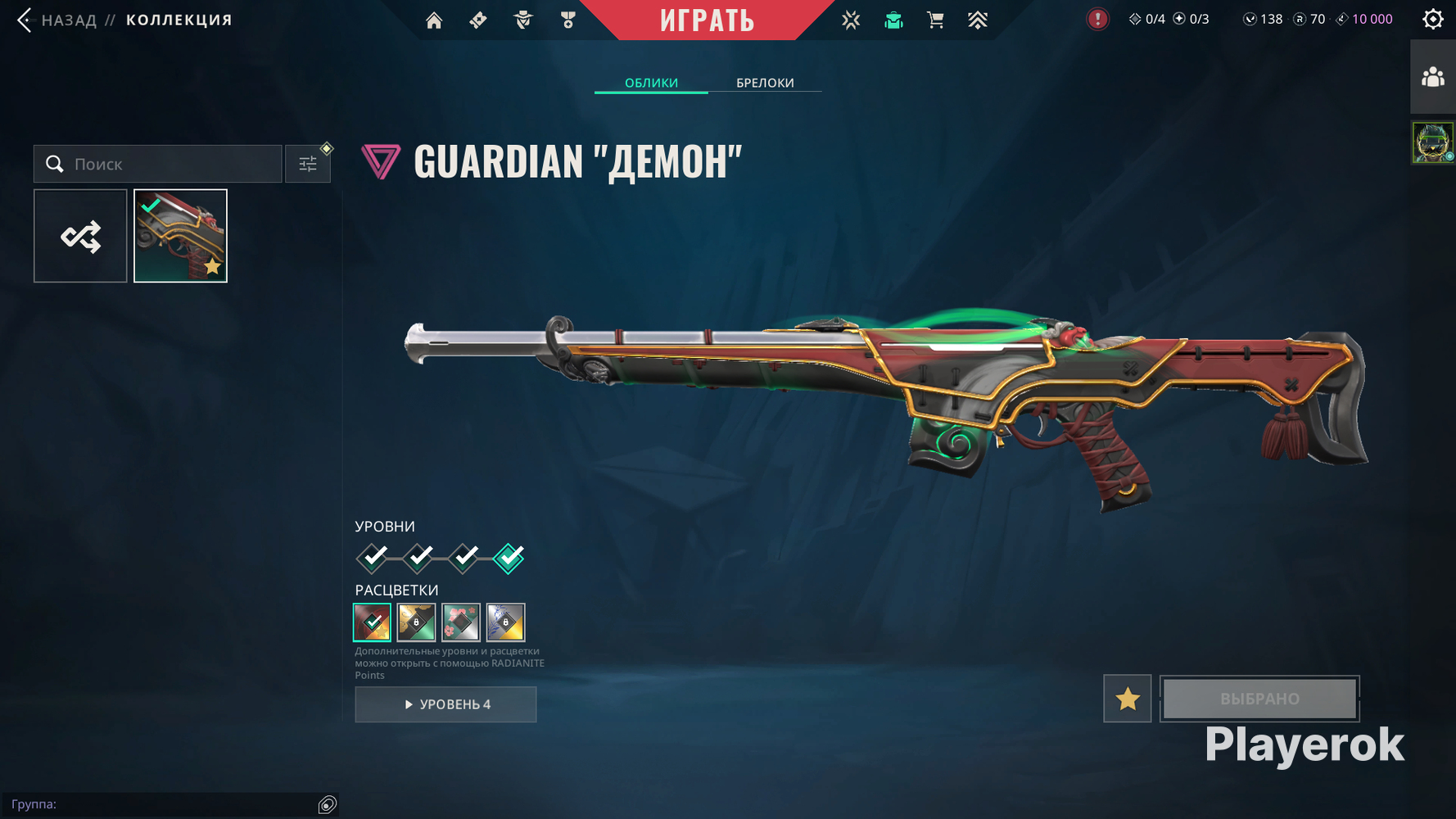Open the shopping cart store

(x=935, y=20)
